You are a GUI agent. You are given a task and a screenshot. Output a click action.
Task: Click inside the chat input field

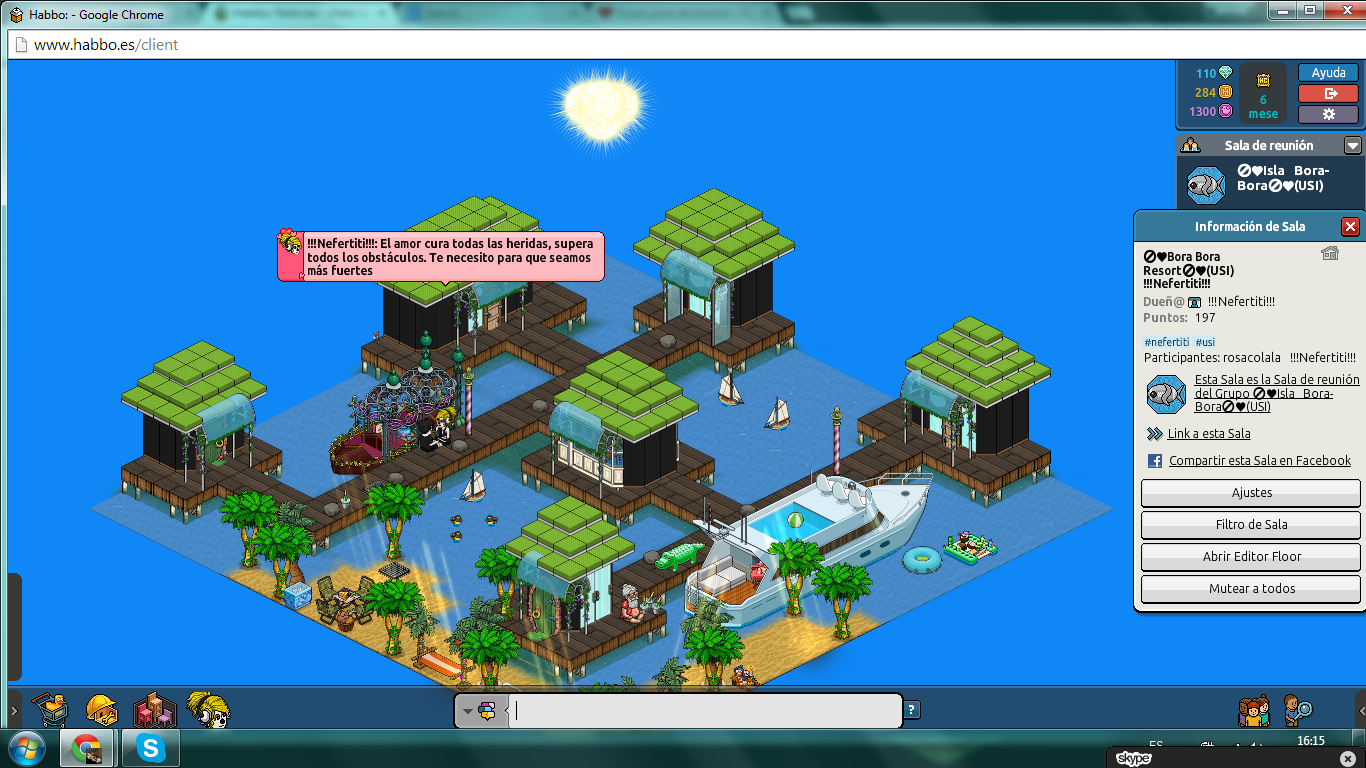tap(700, 710)
